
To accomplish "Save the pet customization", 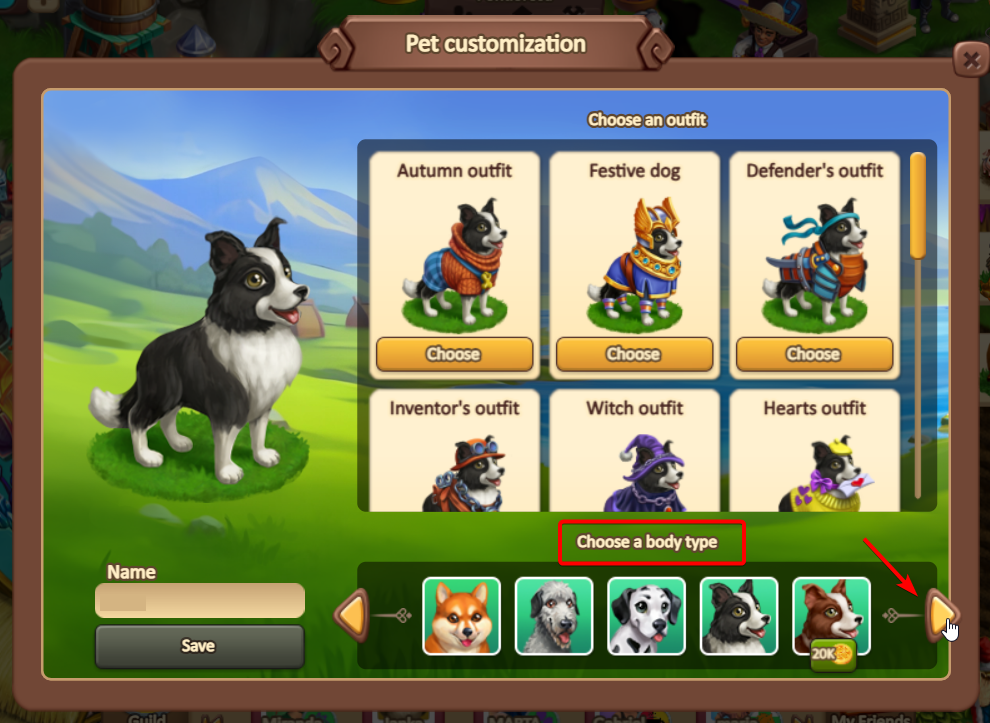I will pyautogui.click(x=200, y=646).
